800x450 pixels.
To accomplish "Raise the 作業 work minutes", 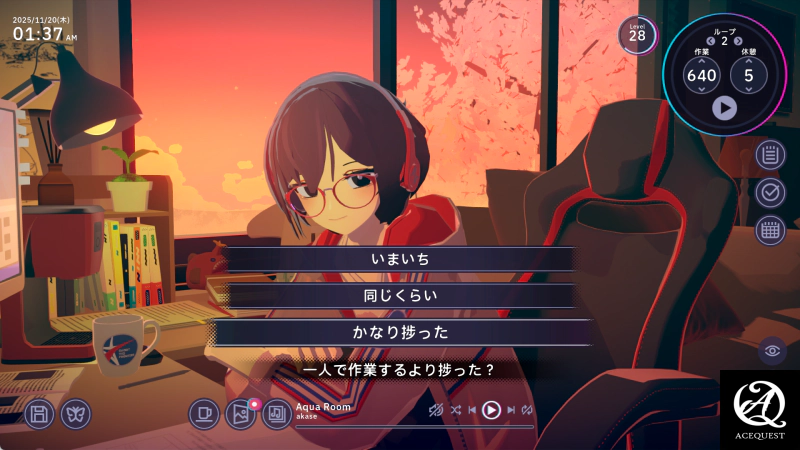I will (x=702, y=60).
